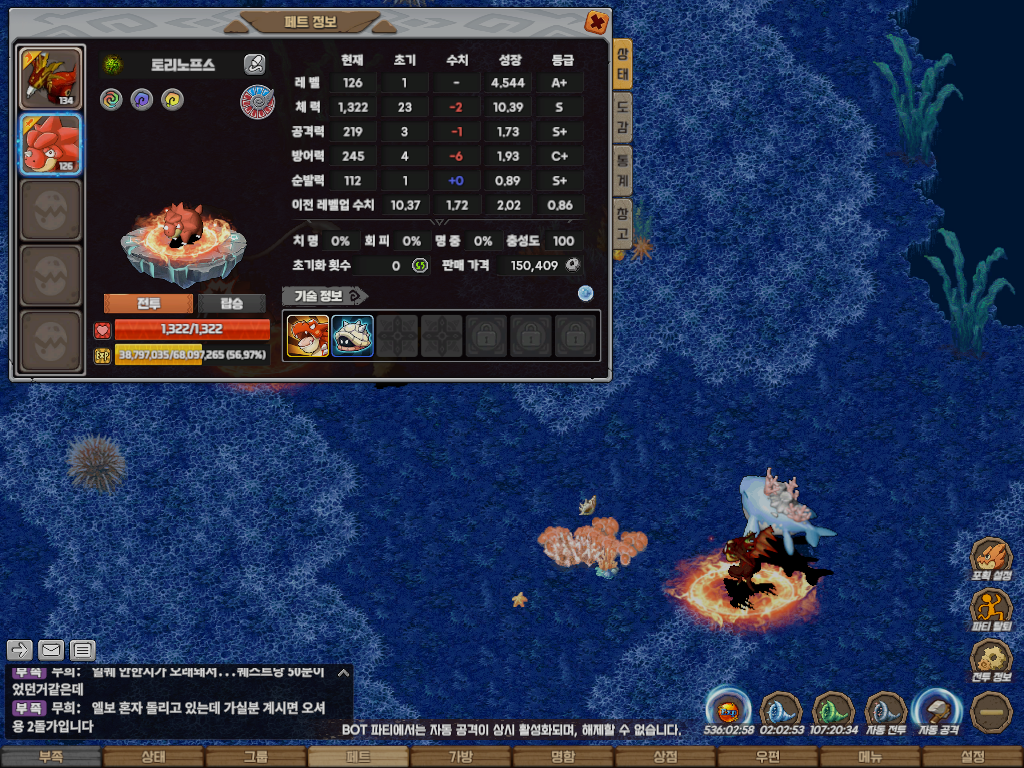This screenshot has height=768, width=1024.
Task: Select the spiked shell skill icon
Action: click(352, 336)
